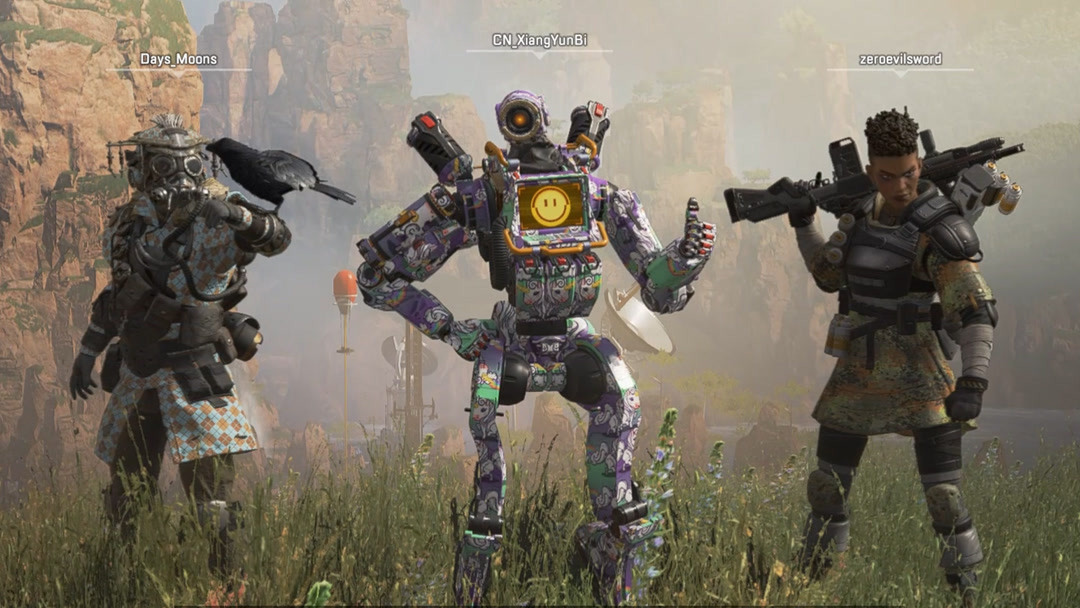This screenshot has height=608, width=1080.
Task: Click the CN_XiangYunBi player name tag
Action: pos(539,40)
